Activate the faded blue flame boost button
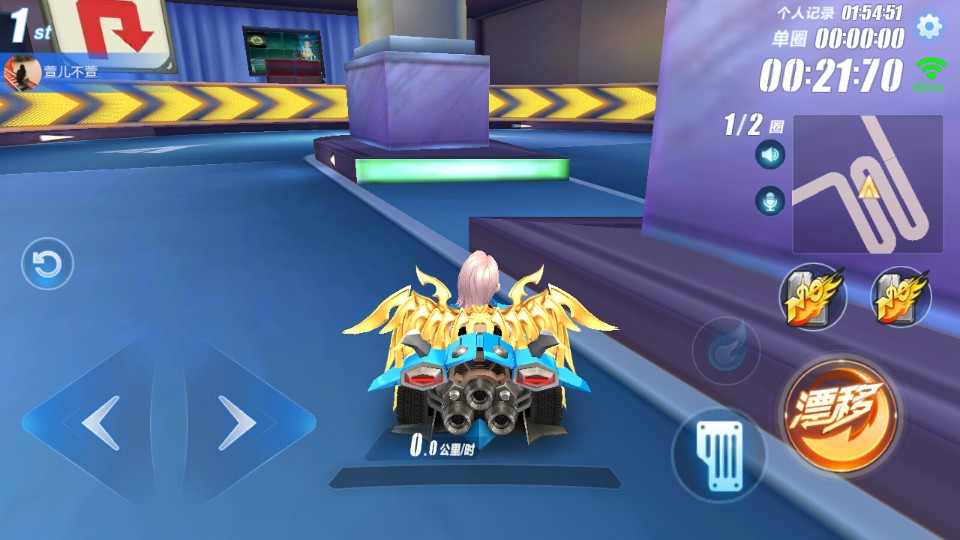The width and height of the screenshot is (960, 540). pos(726,350)
